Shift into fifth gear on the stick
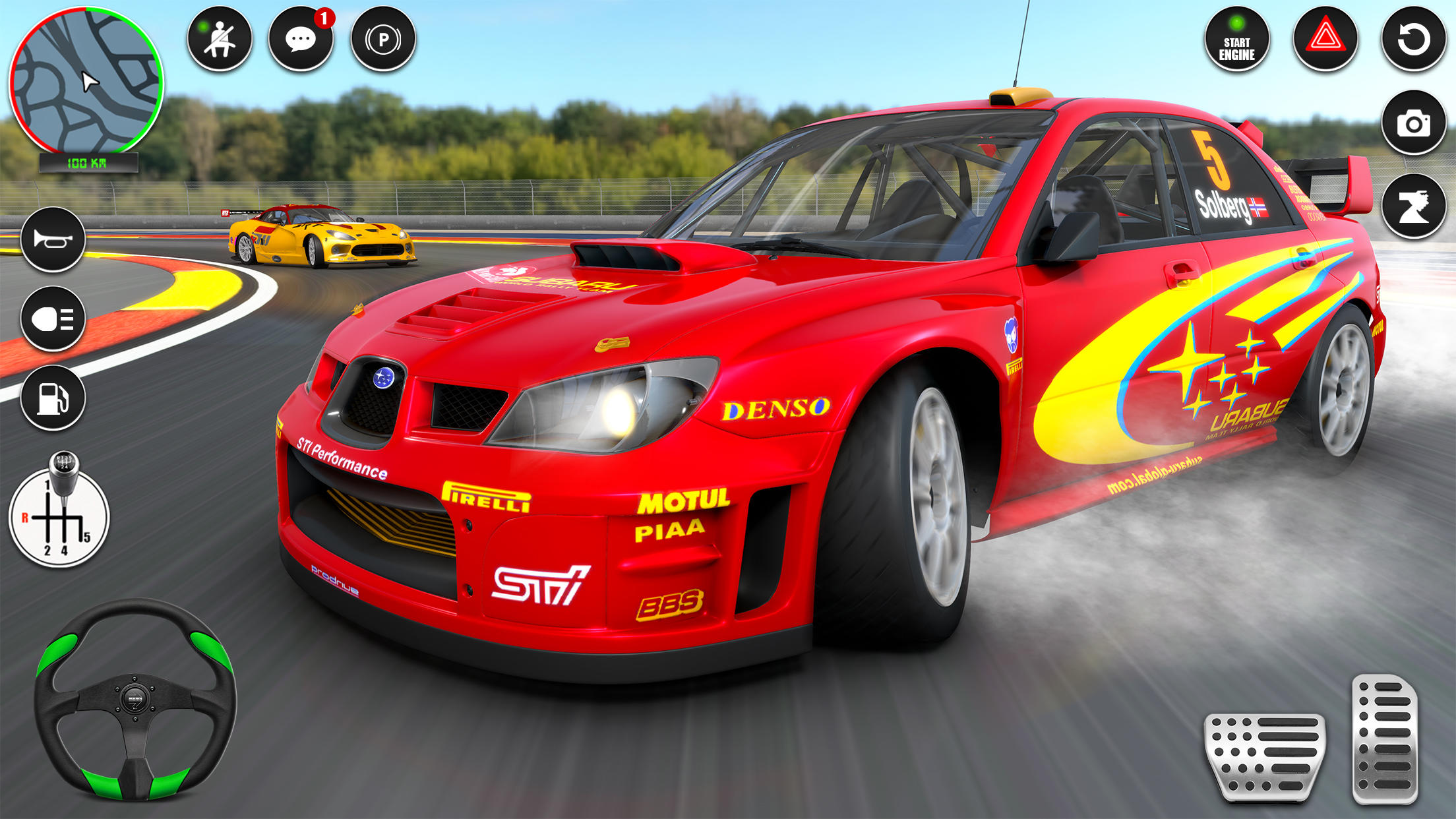Viewport: 1456px width, 819px height. tap(86, 537)
